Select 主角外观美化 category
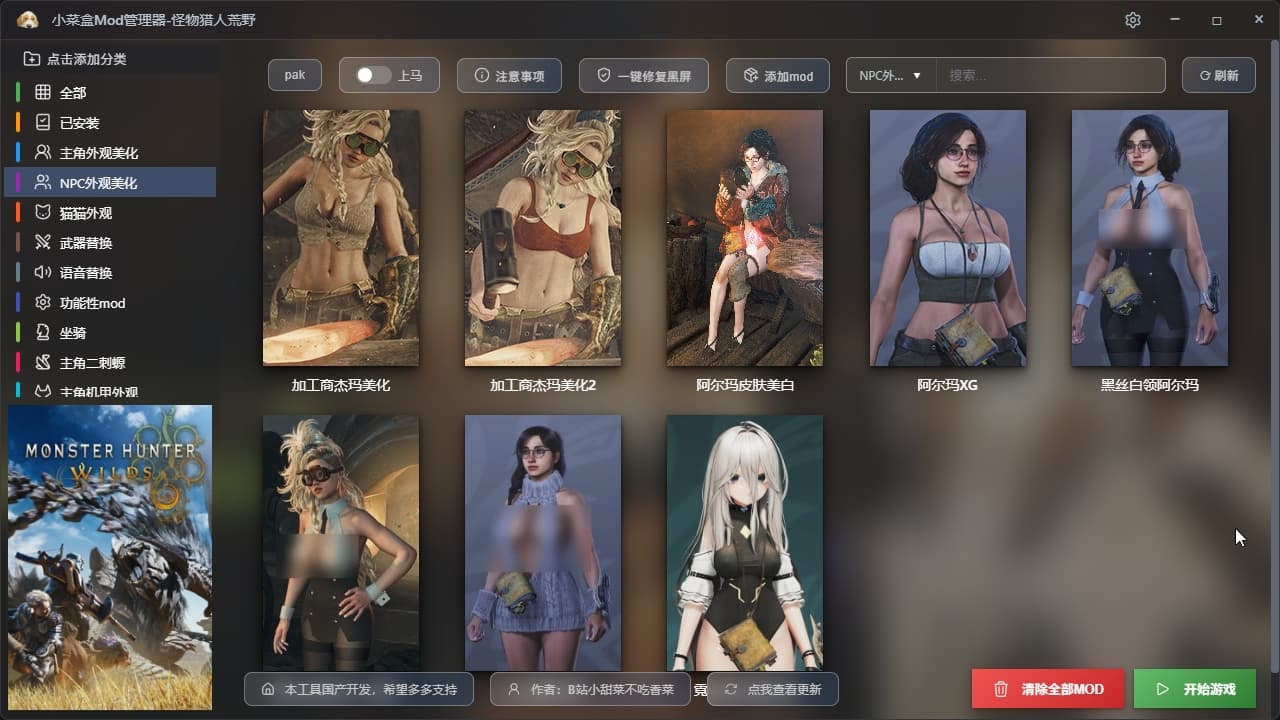The image size is (1280, 720). pos(98,153)
